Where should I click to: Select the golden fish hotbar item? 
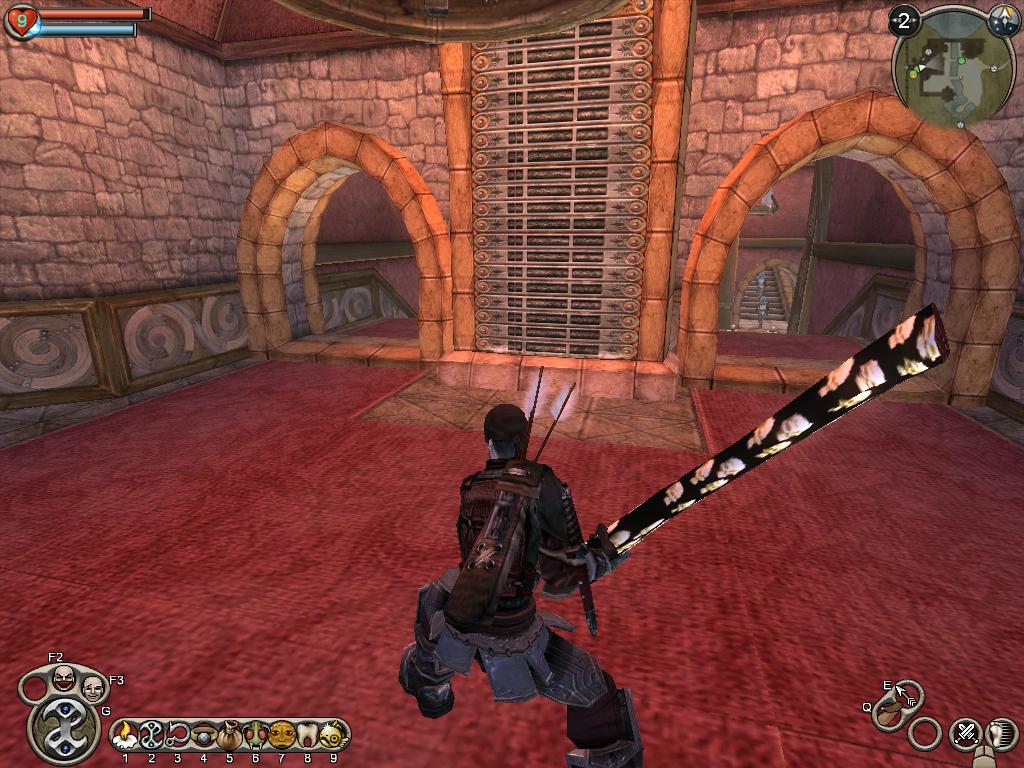coord(332,736)
